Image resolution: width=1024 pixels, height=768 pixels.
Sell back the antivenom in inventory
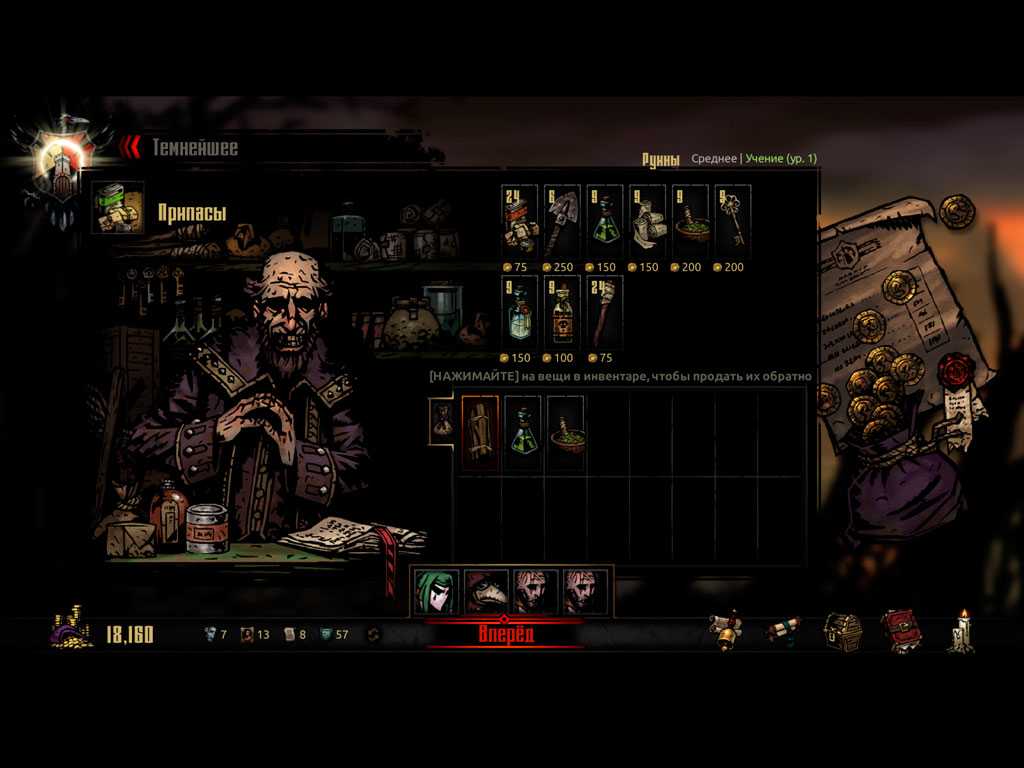click(x=523, y=432)
